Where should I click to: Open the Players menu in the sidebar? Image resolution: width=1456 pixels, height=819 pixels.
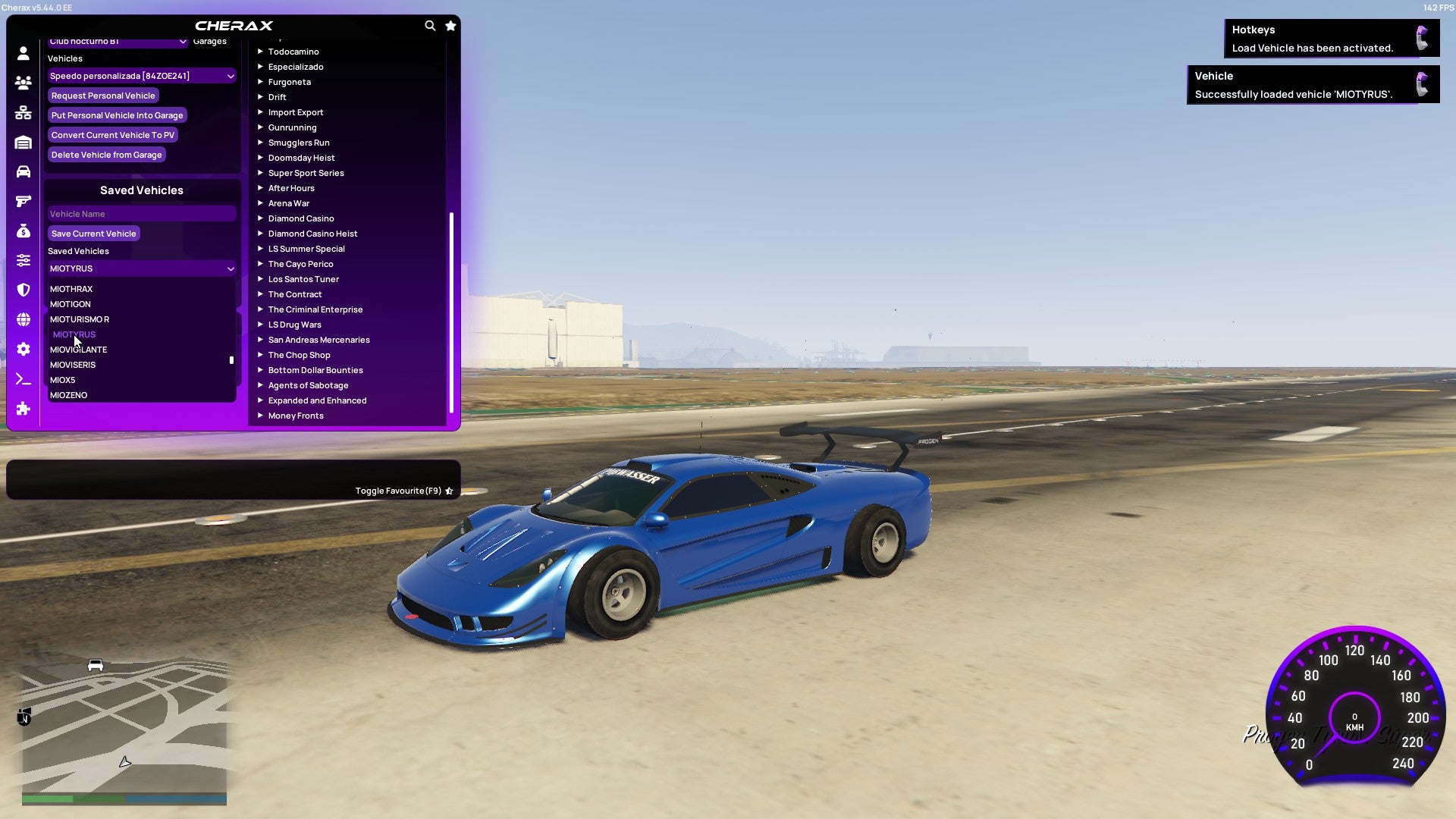click(23, 83)
